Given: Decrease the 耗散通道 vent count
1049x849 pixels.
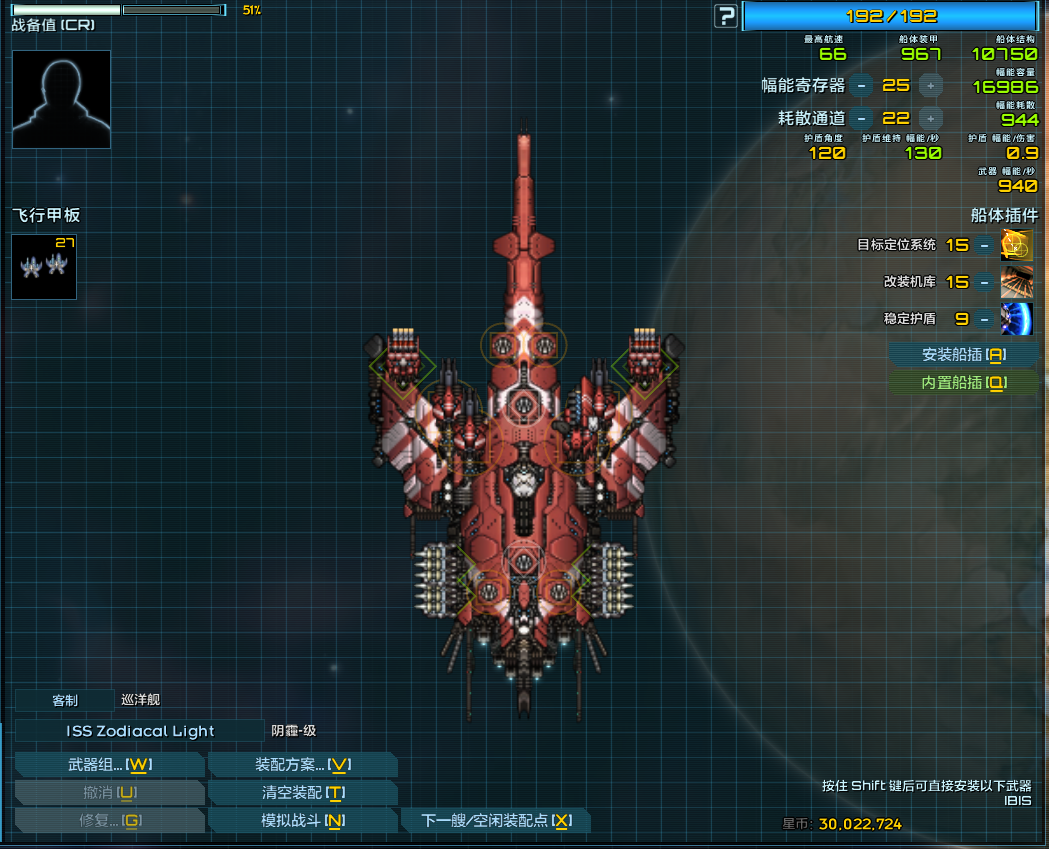Looking at the screenshot, I should point(862,118).
